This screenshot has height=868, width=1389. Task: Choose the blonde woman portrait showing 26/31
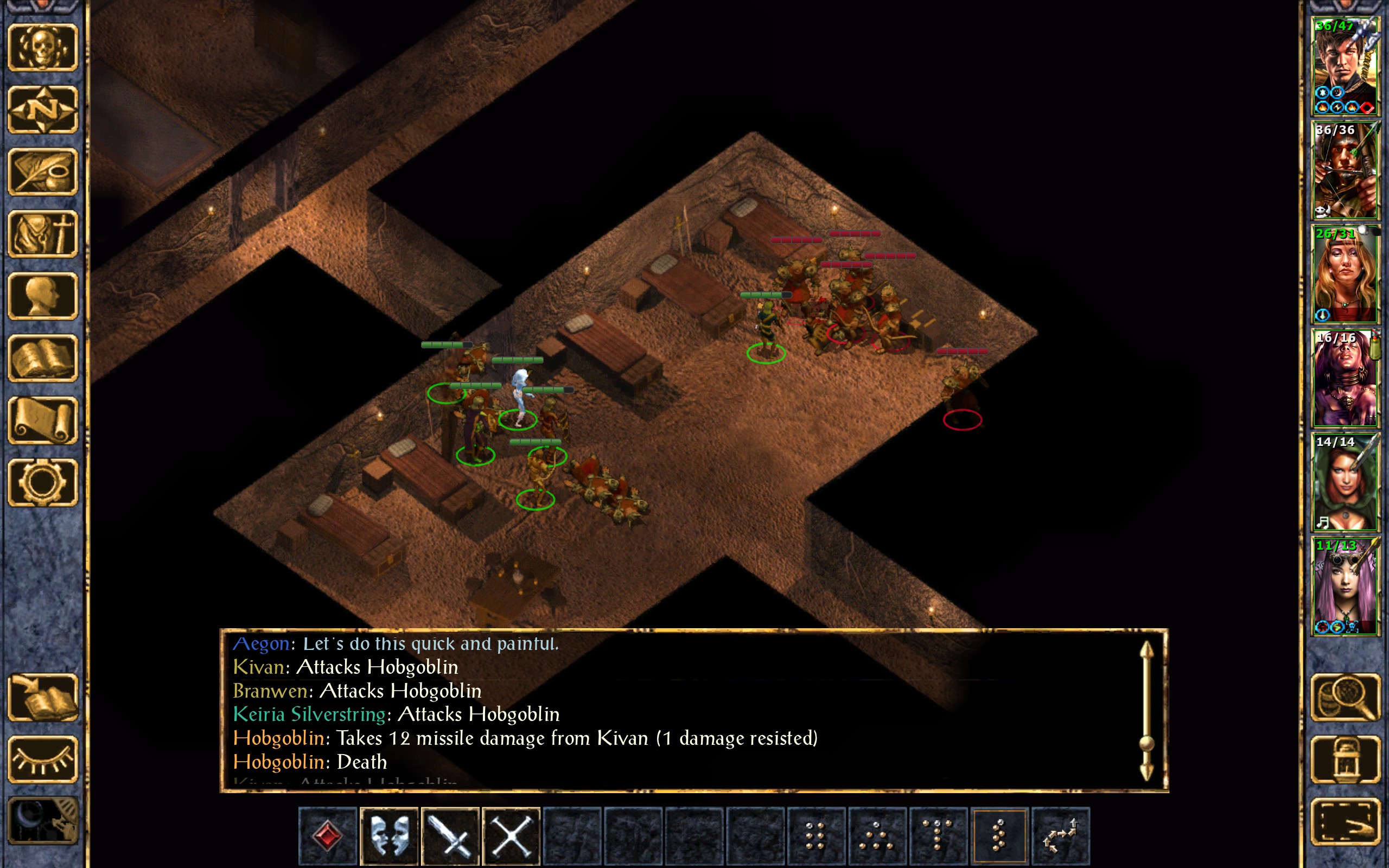tap(1345, 274)
